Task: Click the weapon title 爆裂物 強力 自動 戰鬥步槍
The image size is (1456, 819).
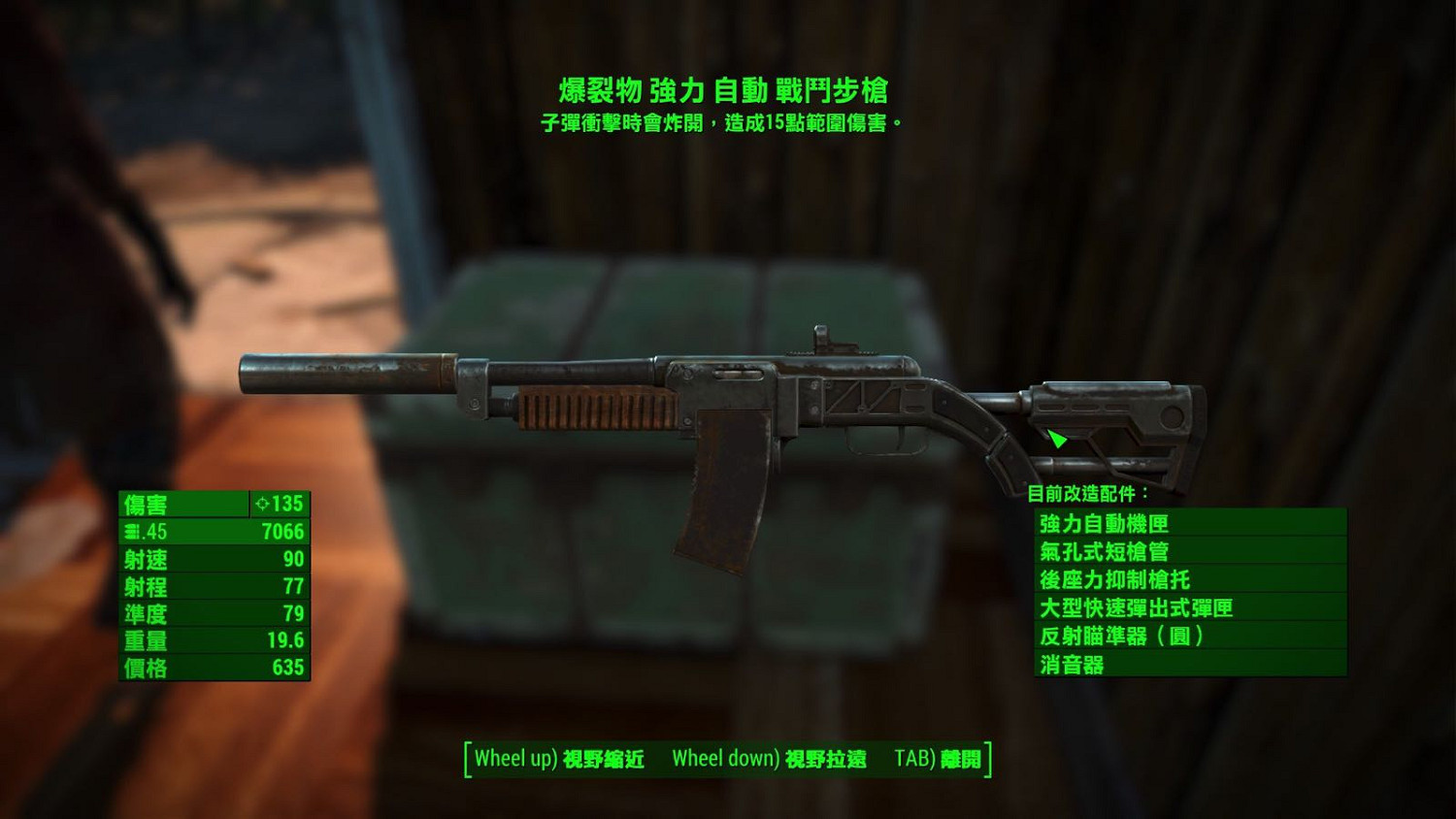Action: [x=726, y=94]
